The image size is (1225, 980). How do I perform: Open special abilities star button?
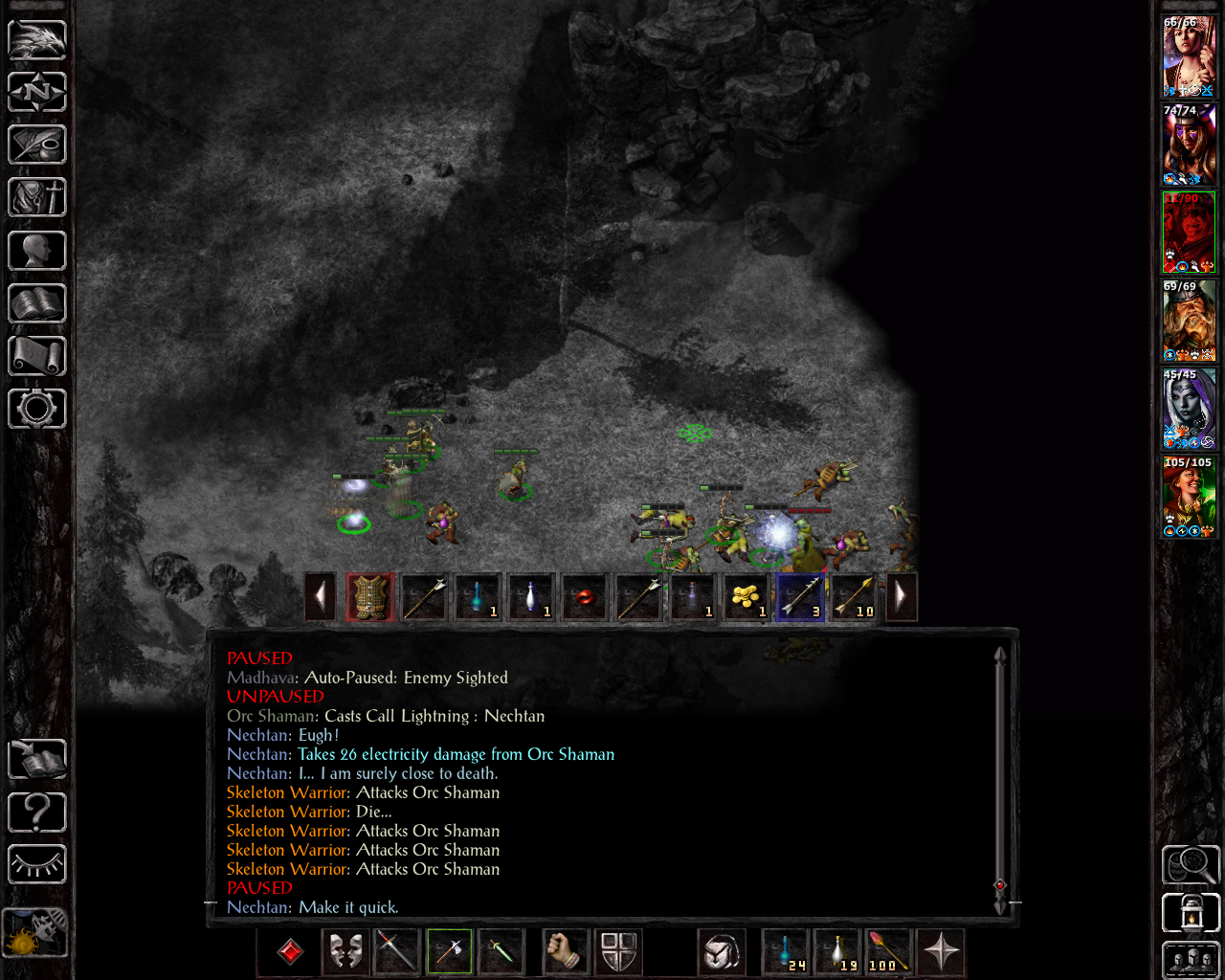(942, 951)
